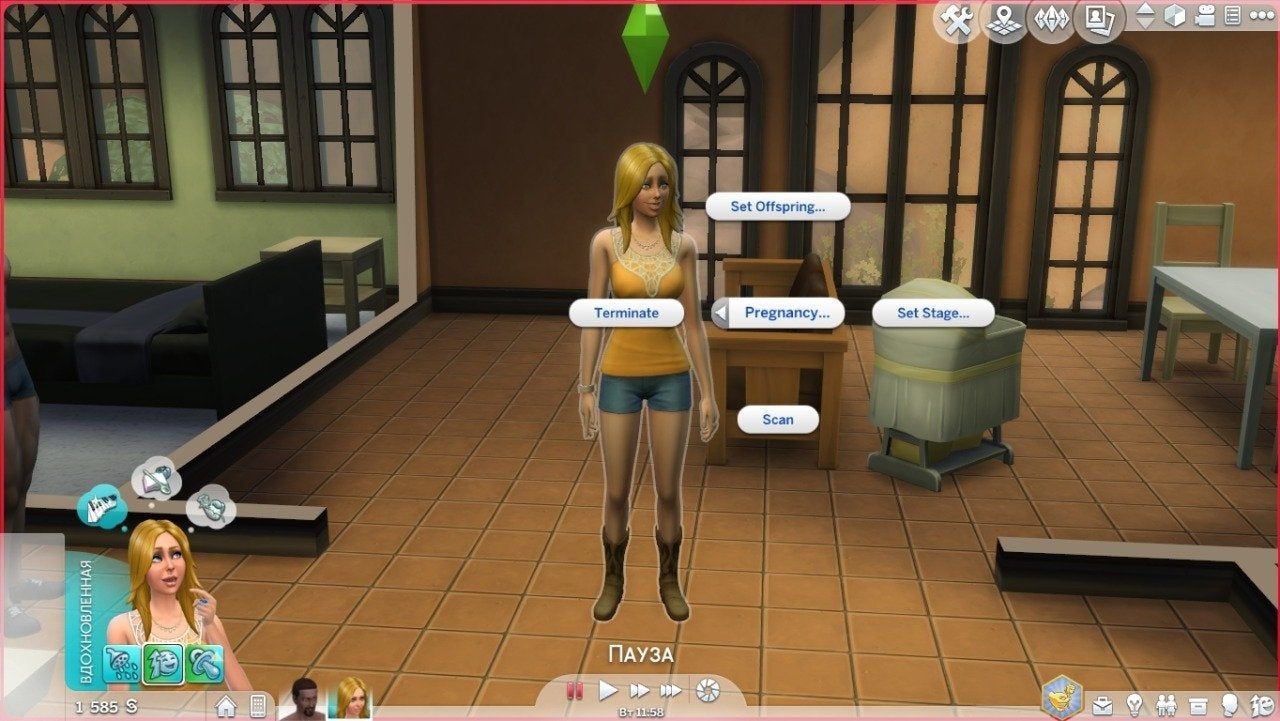This screenshot has height=721, width=1280.
Task: Open Build Mode with the tools icon
Action: click(x=958, y=18)
